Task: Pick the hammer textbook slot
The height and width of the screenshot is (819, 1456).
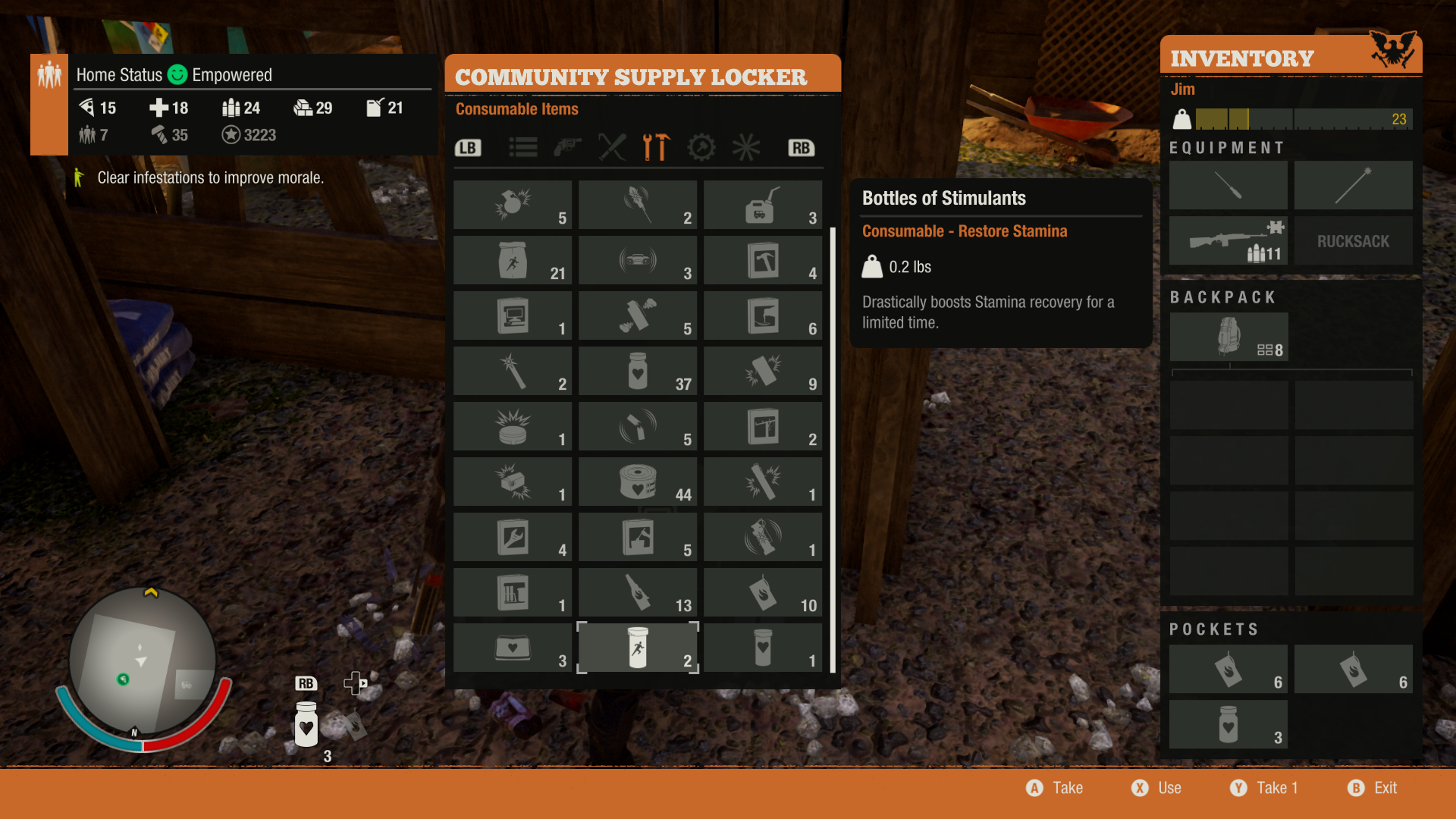Action: (x=762, y=260)
